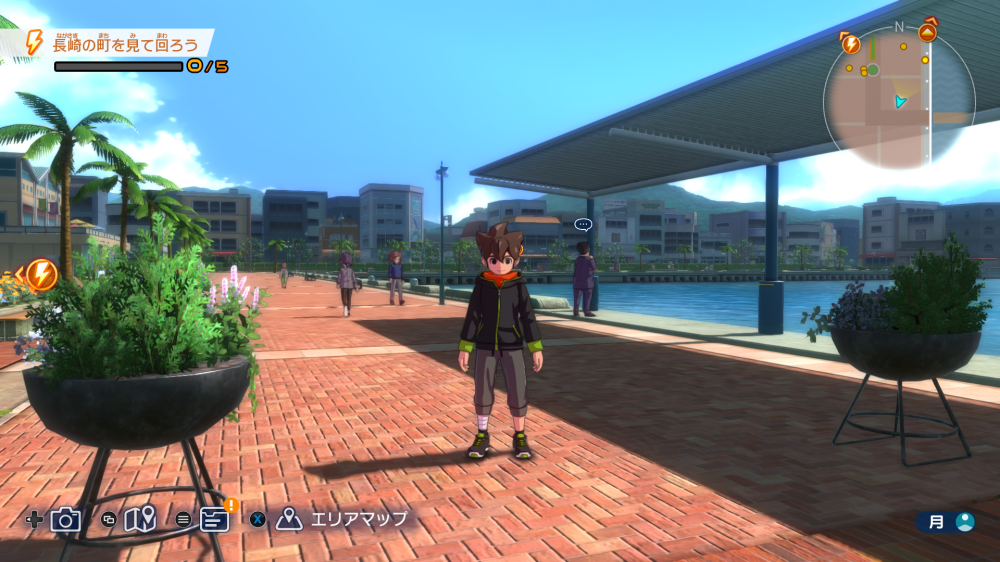Image resolution: width=1000 pixels, height=562 pixels.
Task: Click the circular minimap
Action: coord(898,97)
